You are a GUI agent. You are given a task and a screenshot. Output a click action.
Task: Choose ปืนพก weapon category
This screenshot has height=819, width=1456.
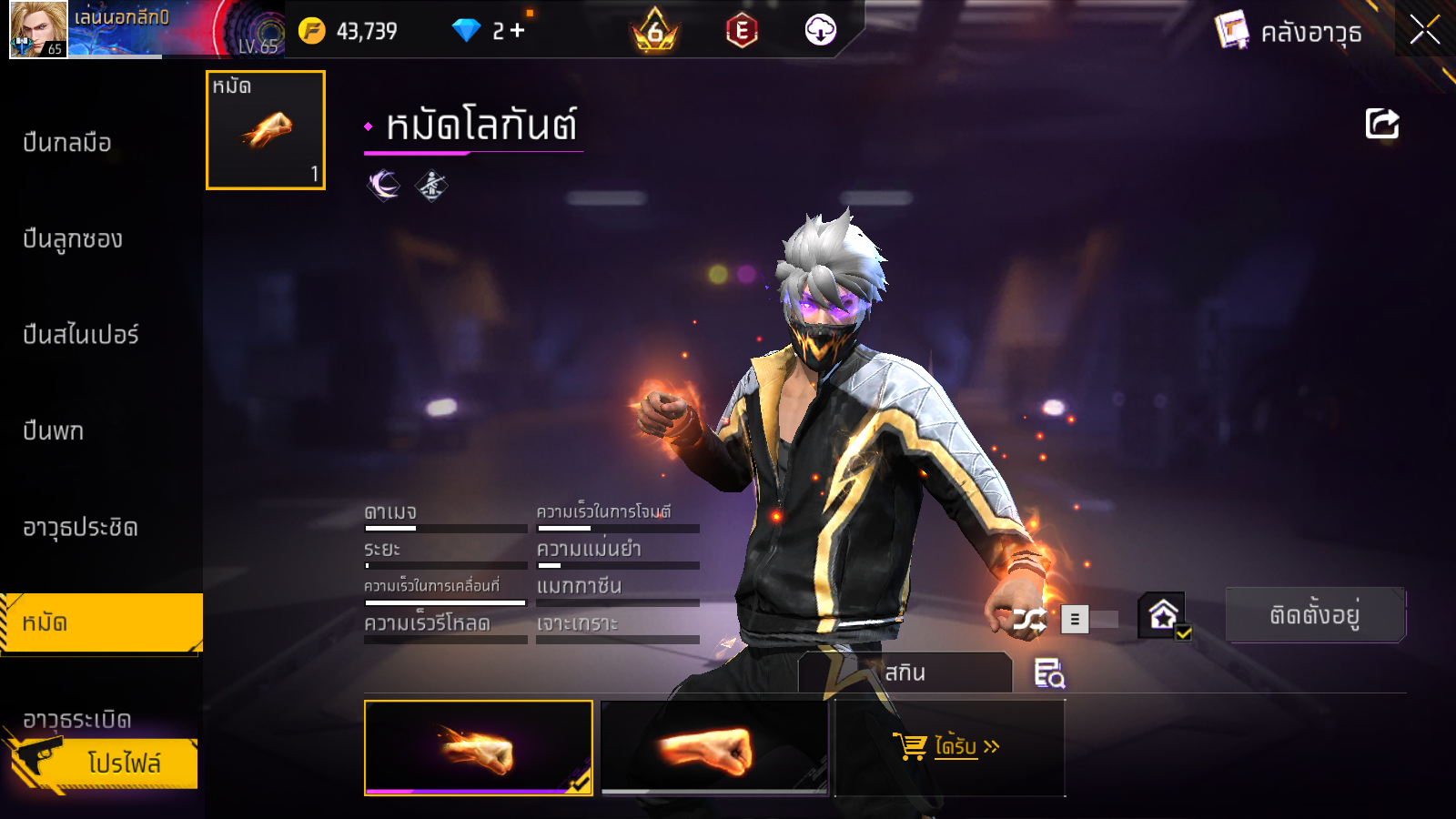(54, 431)
